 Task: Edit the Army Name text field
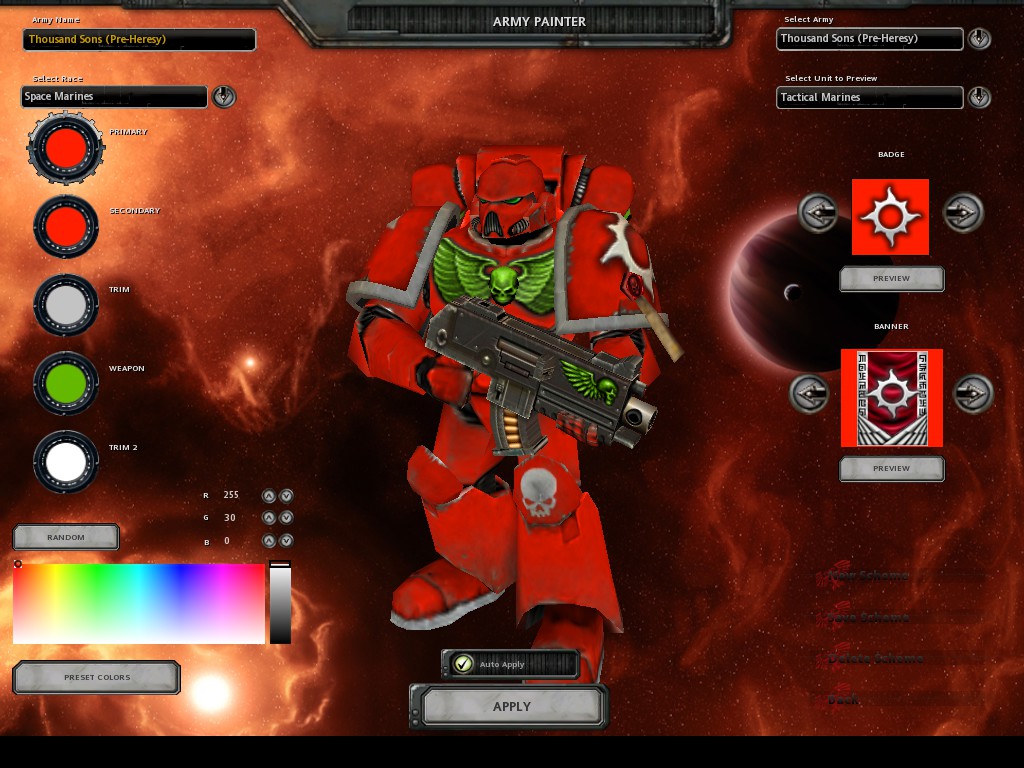139,40
